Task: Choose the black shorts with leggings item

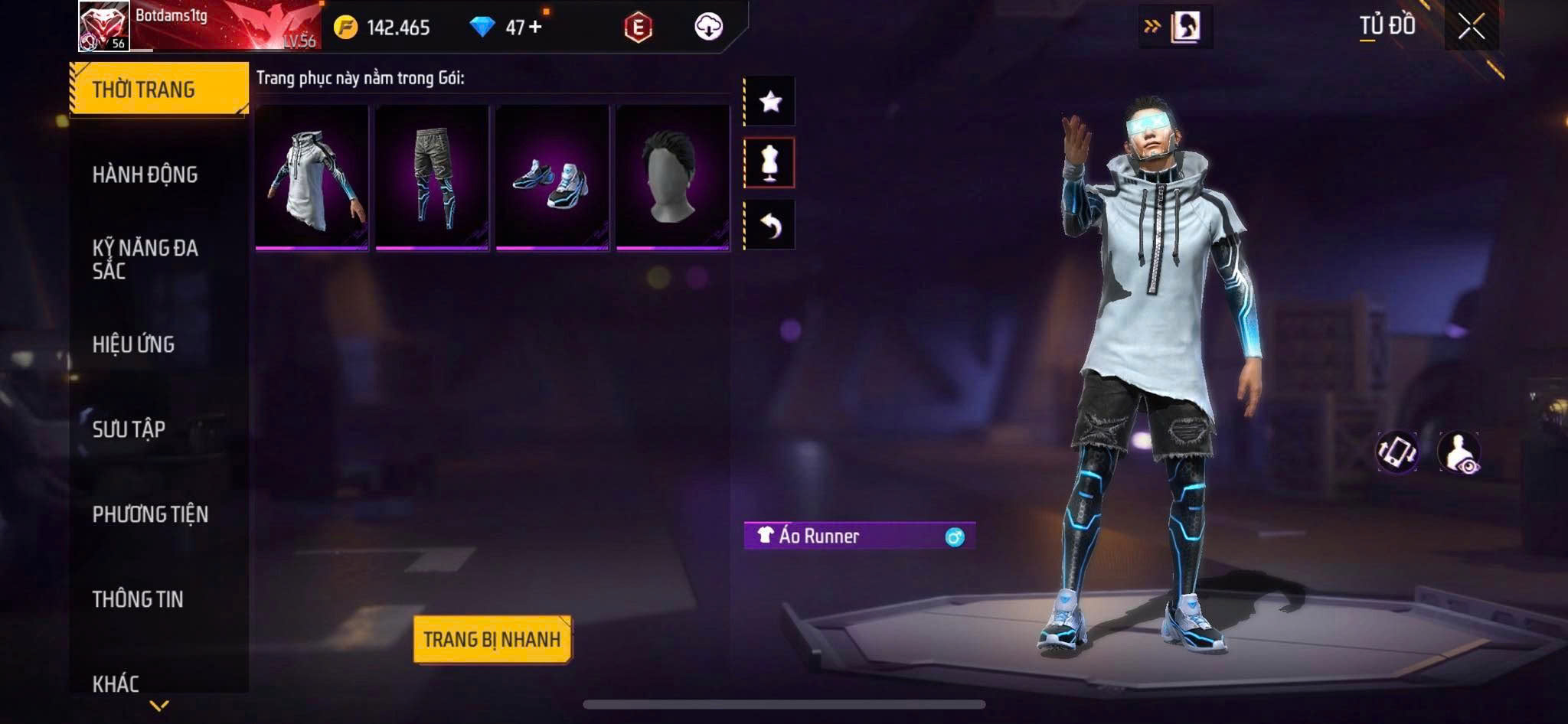Action: point(432,178)
